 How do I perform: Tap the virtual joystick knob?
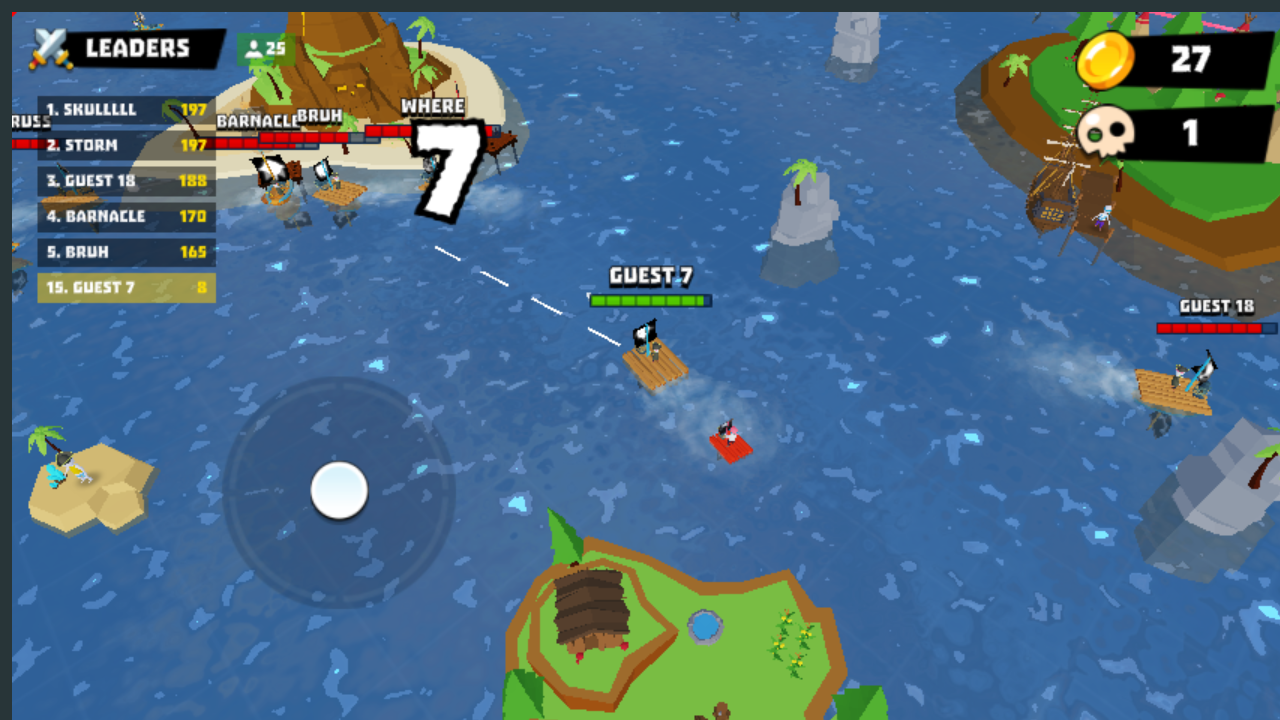[340, 491]
